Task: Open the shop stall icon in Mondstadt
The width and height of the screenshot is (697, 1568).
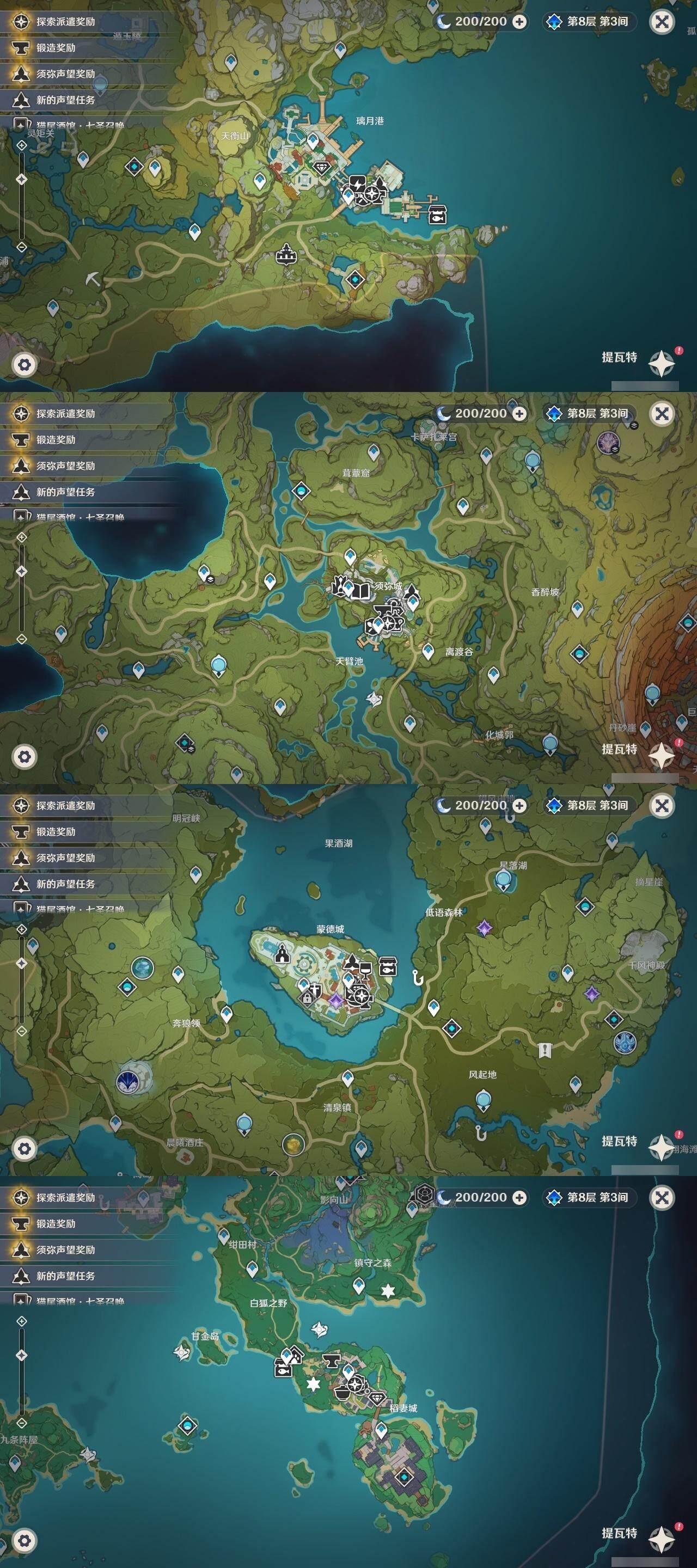Action: coord(388,966)
